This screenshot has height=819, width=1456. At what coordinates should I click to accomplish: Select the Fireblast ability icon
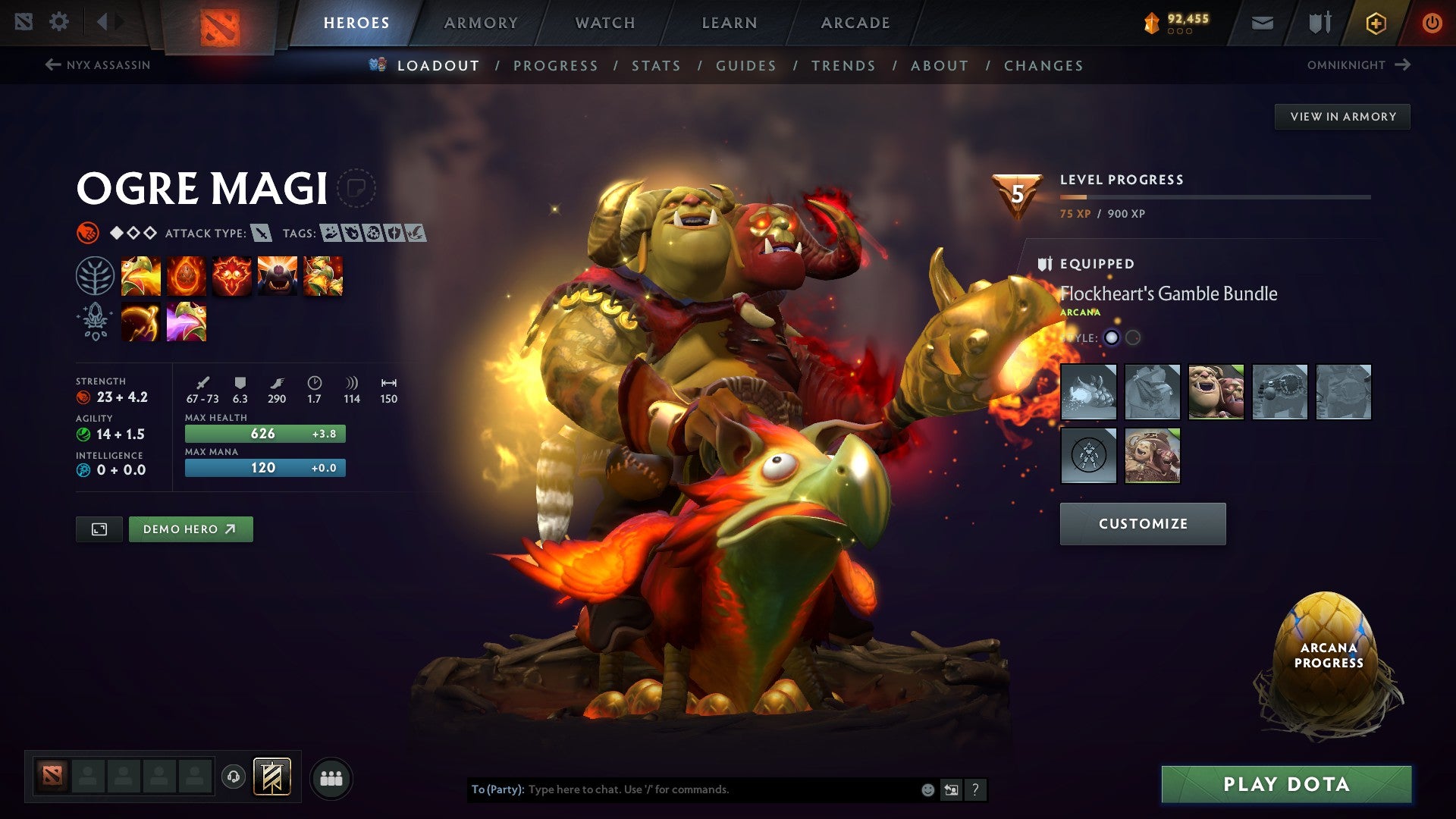pyautogui.click(x=141, y=277)
